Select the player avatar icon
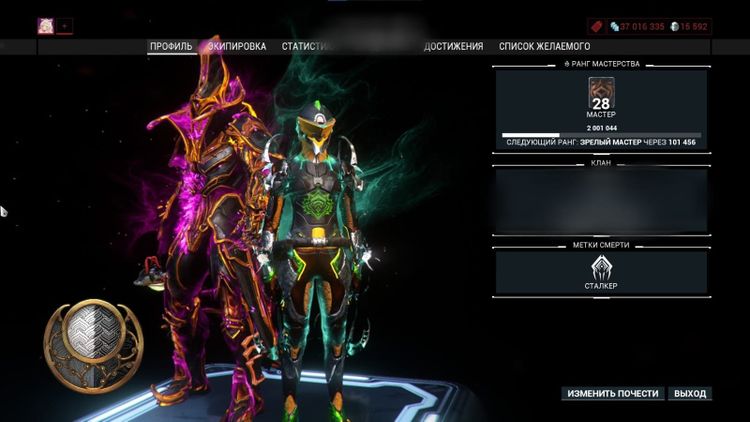The image size is (750, 422). click(x=46, y=26)
